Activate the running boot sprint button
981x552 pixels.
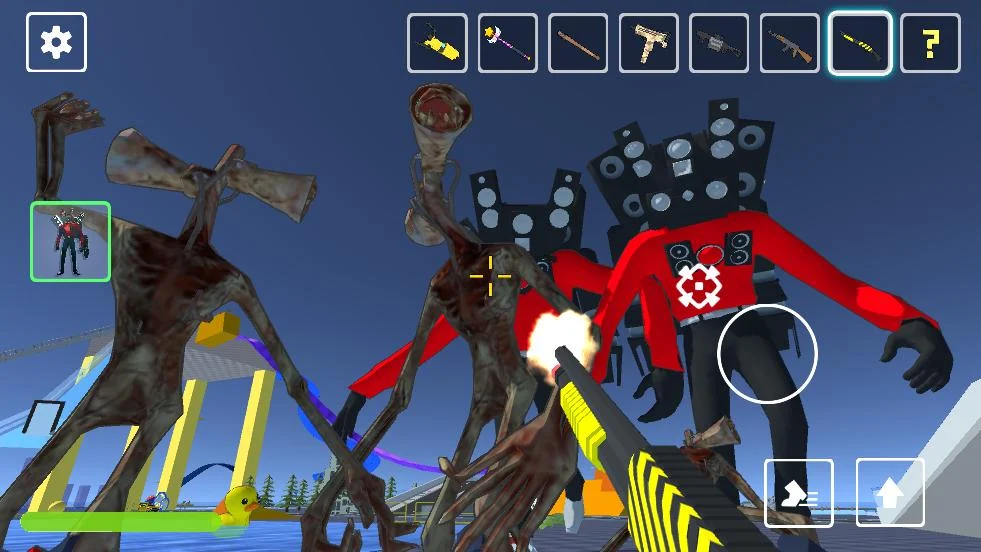(799, 493)
